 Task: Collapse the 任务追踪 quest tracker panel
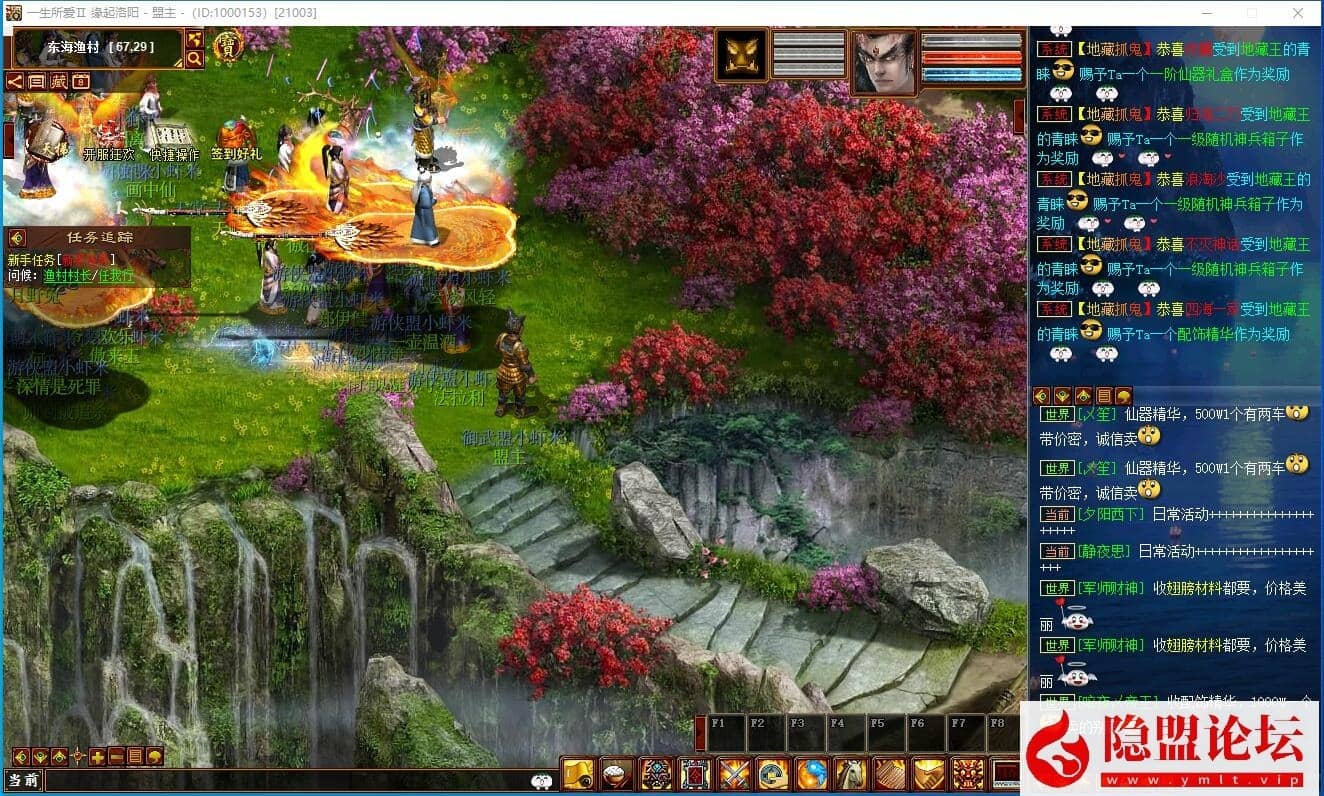[x=17, y=238]
